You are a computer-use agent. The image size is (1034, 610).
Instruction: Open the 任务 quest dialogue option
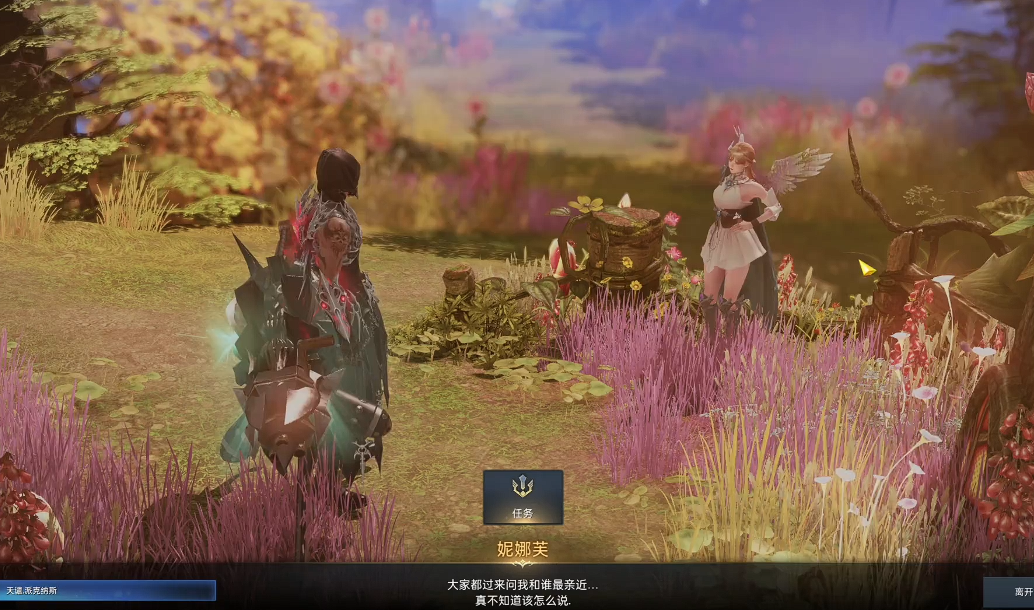click(x=522, y=497)
